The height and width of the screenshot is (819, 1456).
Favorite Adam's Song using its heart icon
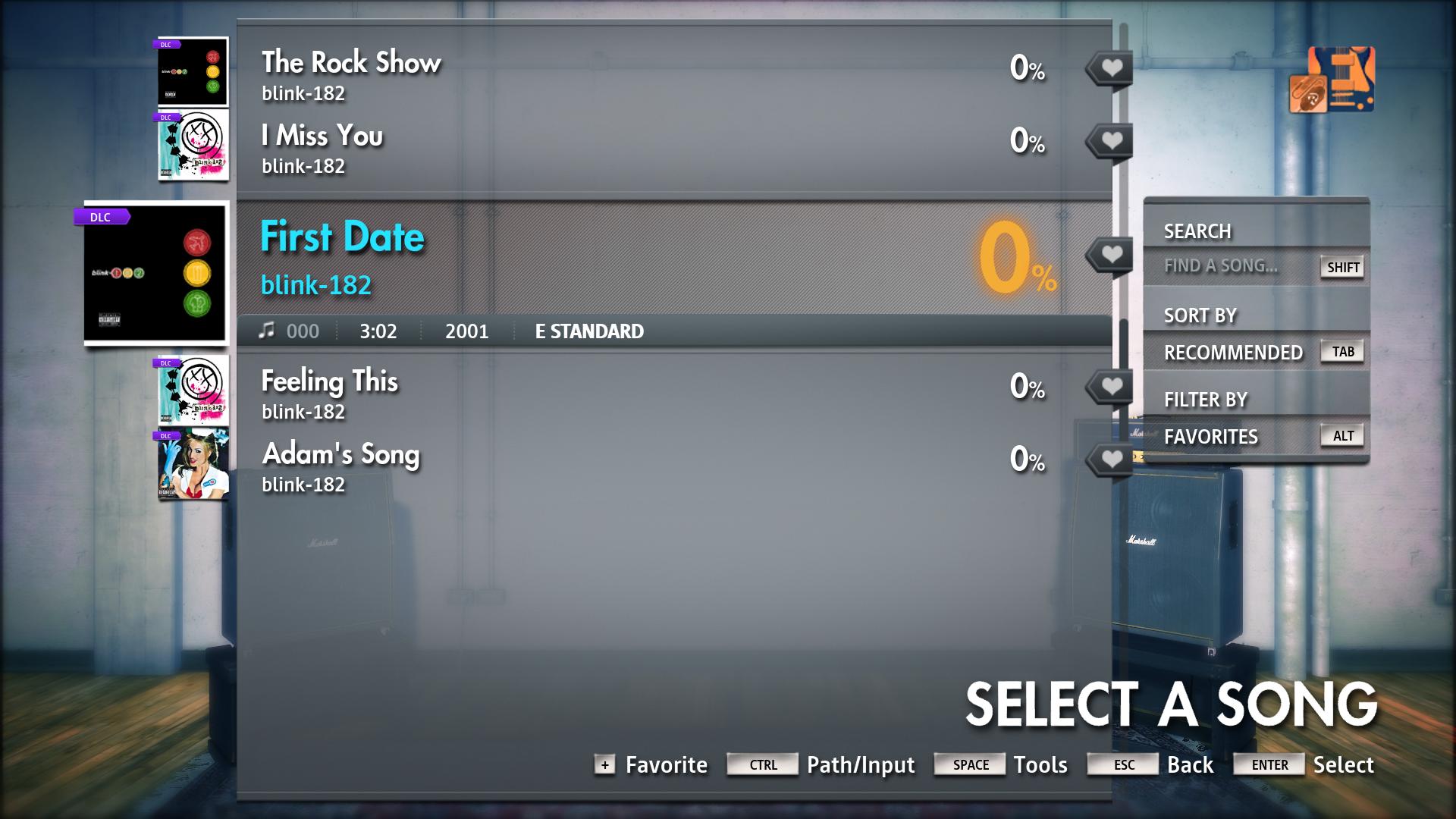(1110, 458)
